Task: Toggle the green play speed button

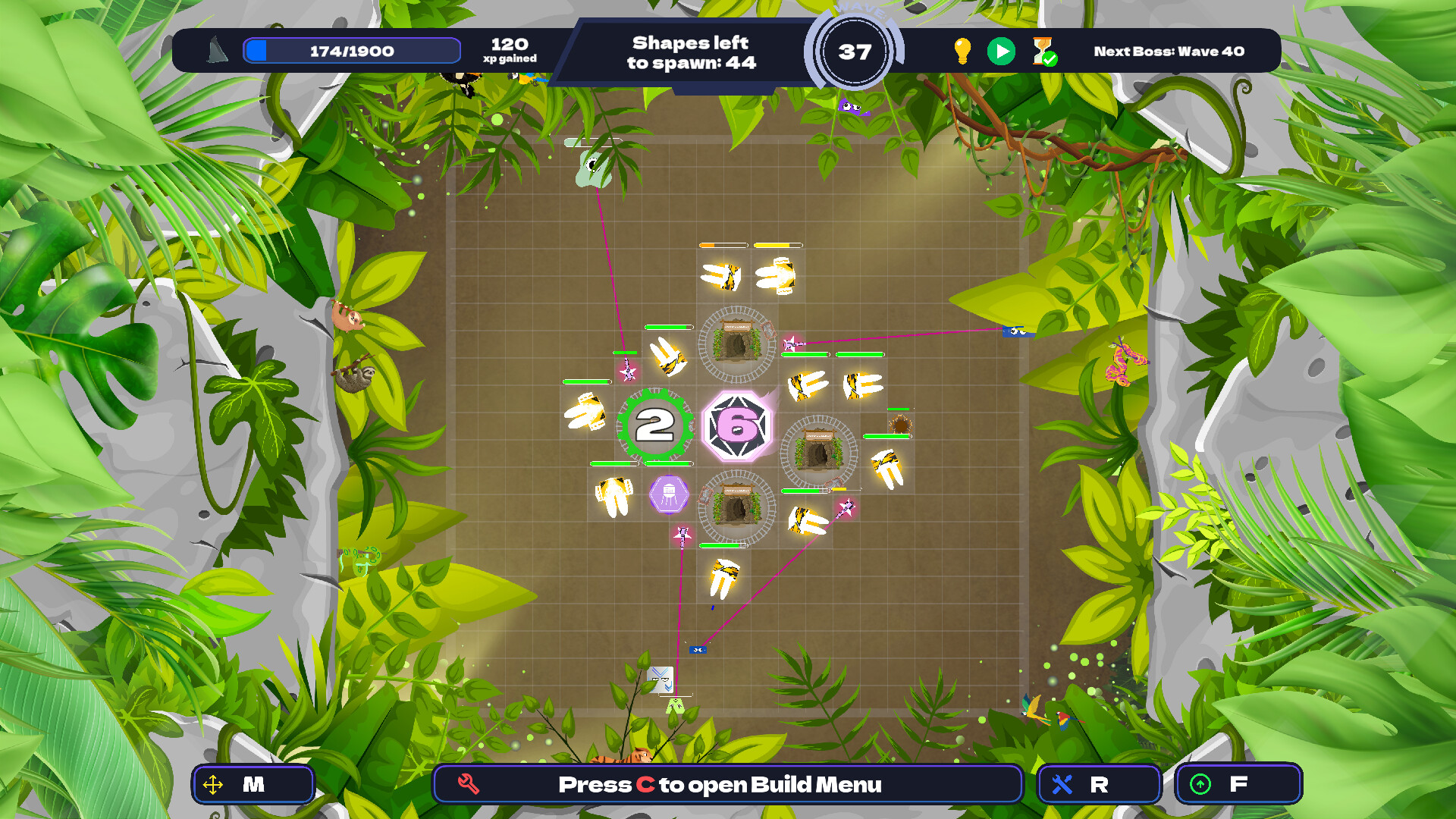Action: [1000, 50]
